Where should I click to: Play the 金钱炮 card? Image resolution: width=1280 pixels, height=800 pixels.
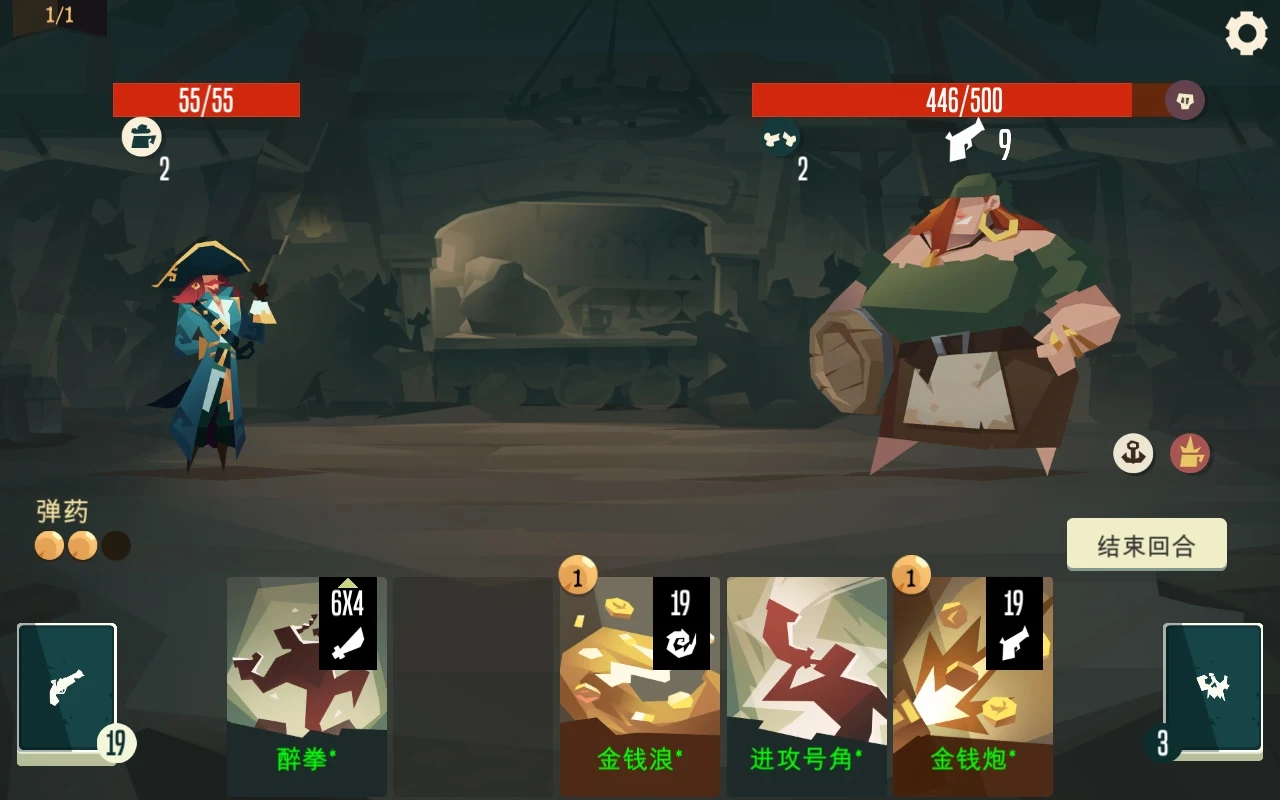click(972, 686)
